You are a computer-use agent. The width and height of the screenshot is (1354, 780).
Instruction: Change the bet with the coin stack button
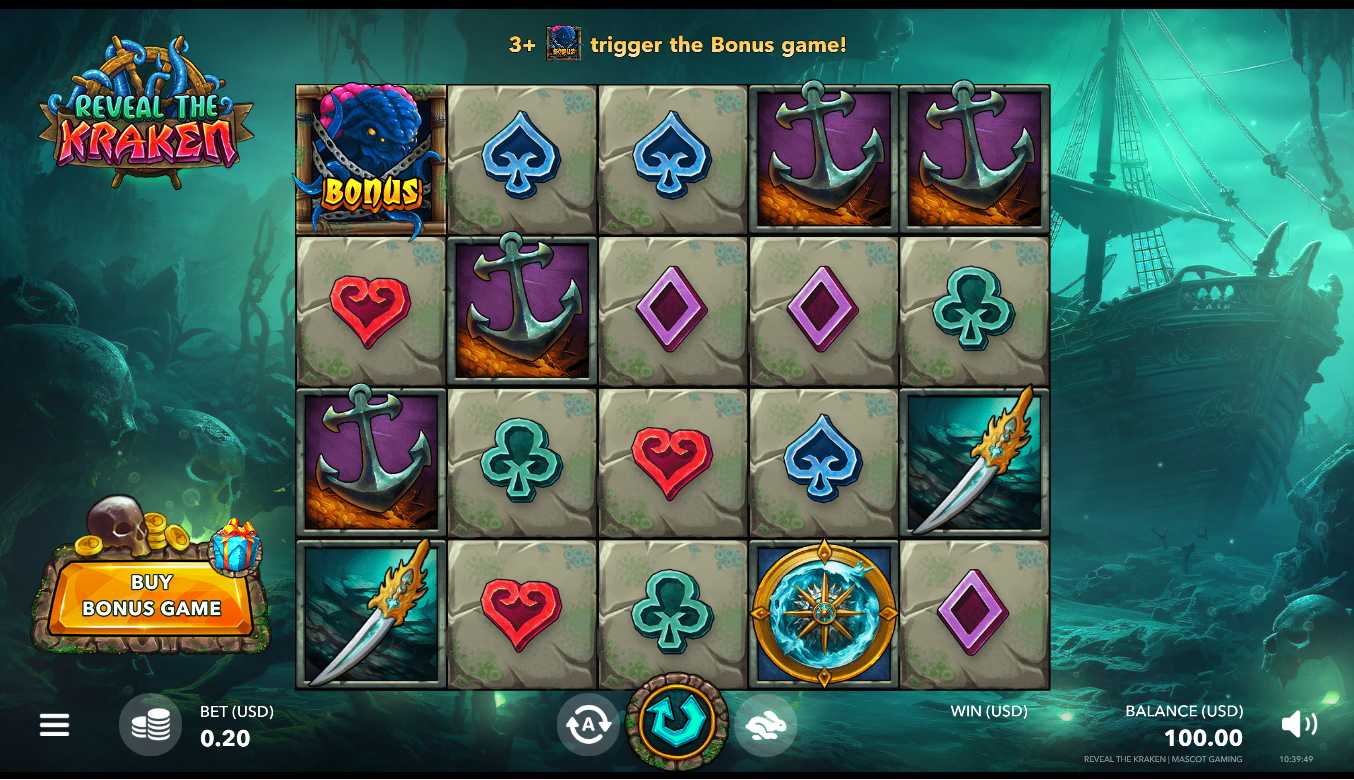pyautogui.click(x=150, y=725)
